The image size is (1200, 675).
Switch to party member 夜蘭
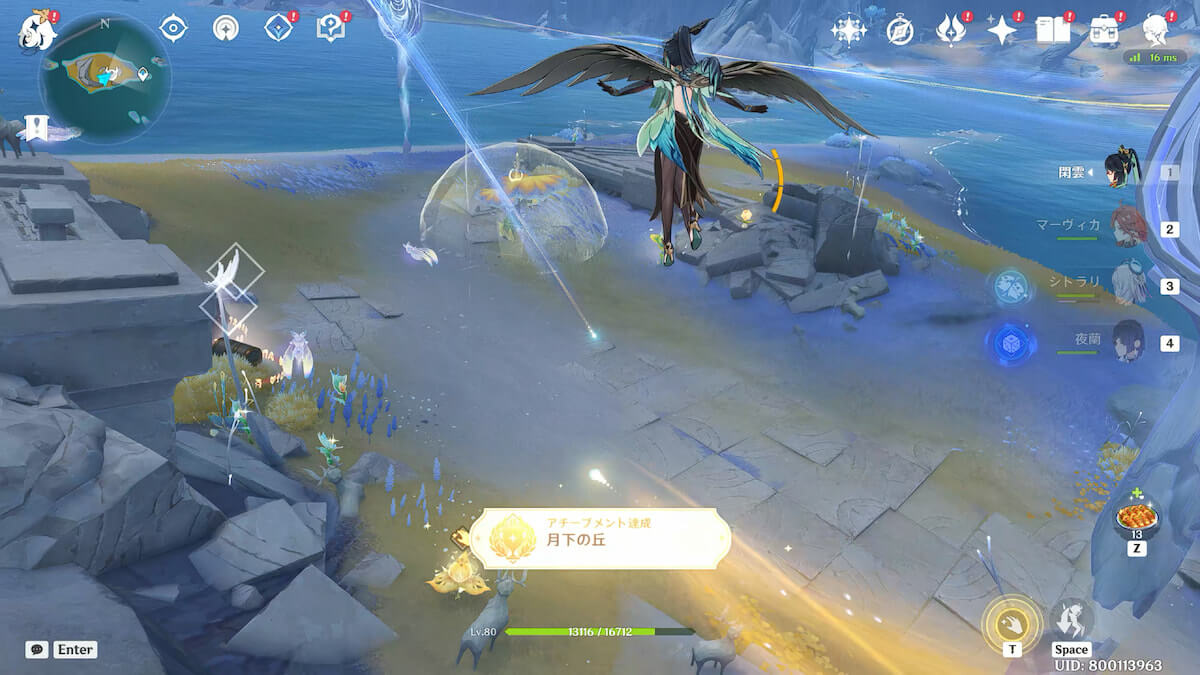click(x=1127, y=342)
